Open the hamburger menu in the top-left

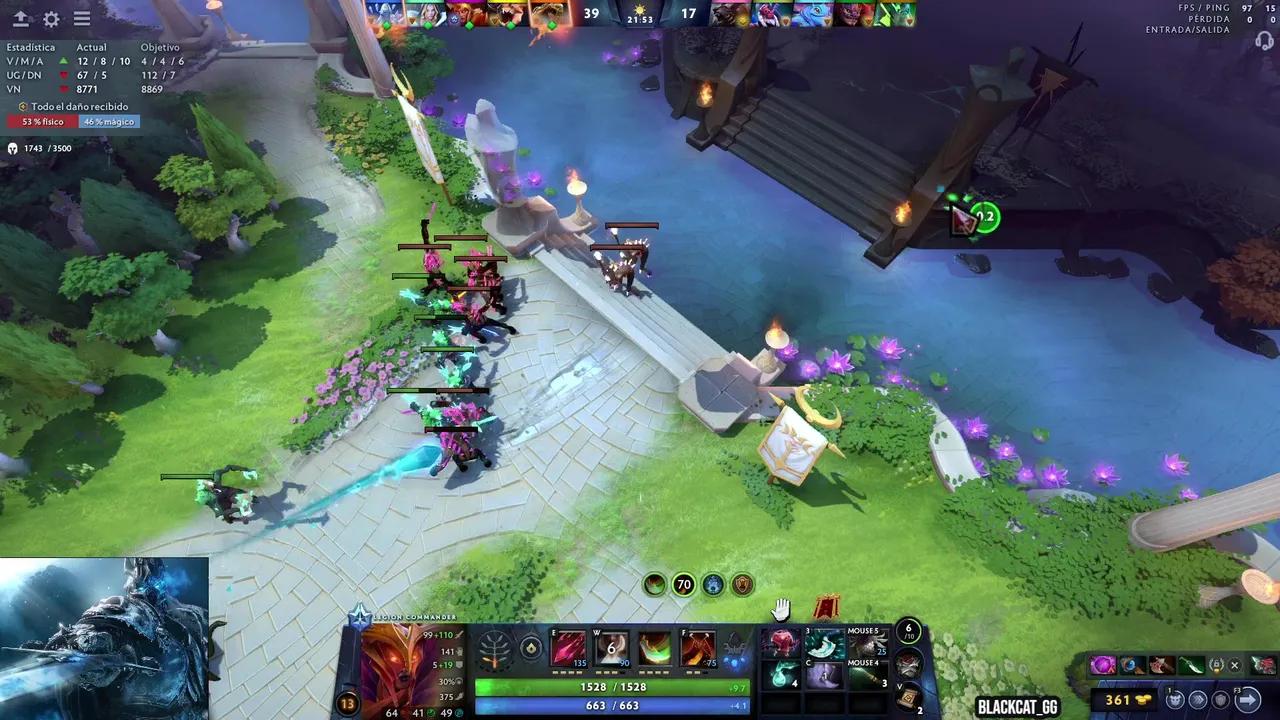[82, 17]
